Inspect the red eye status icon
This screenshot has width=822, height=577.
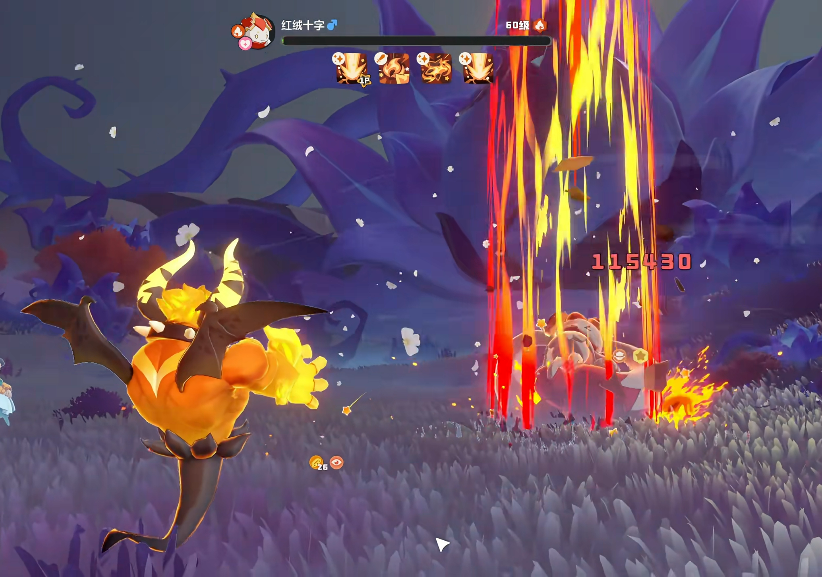coord(337,463)
